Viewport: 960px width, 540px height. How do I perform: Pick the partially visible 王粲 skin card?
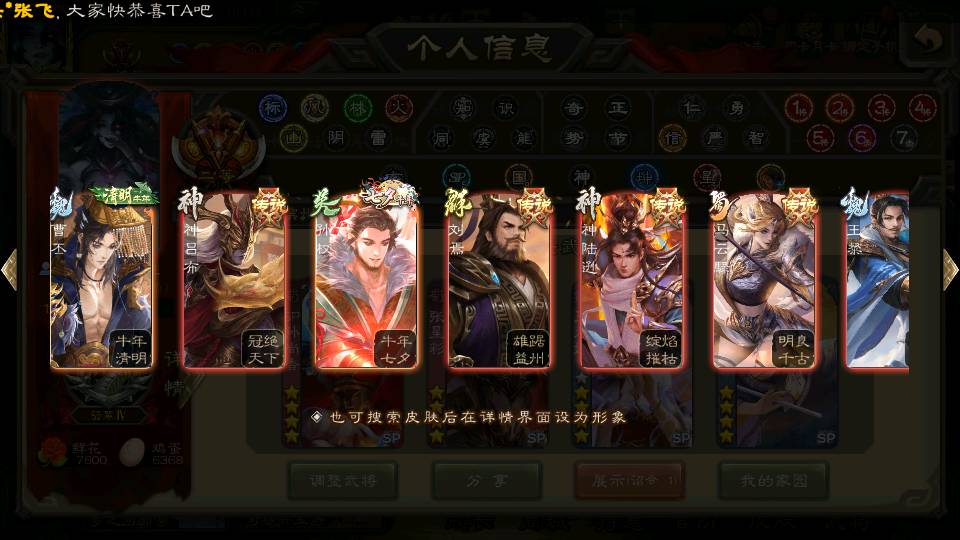pyautogui.click(x=878, y=278)
